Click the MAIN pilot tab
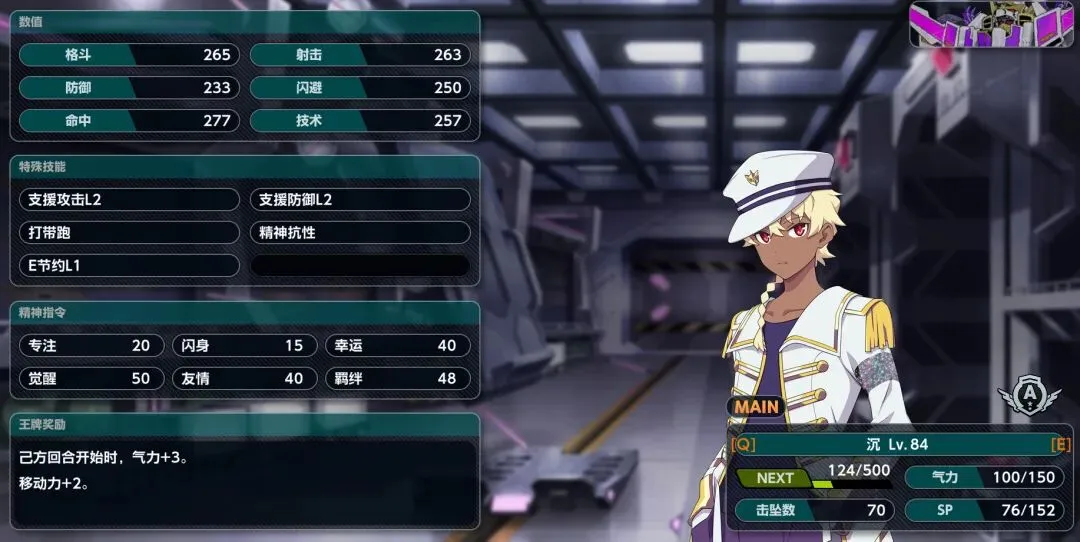 click(x=757, y=407)
